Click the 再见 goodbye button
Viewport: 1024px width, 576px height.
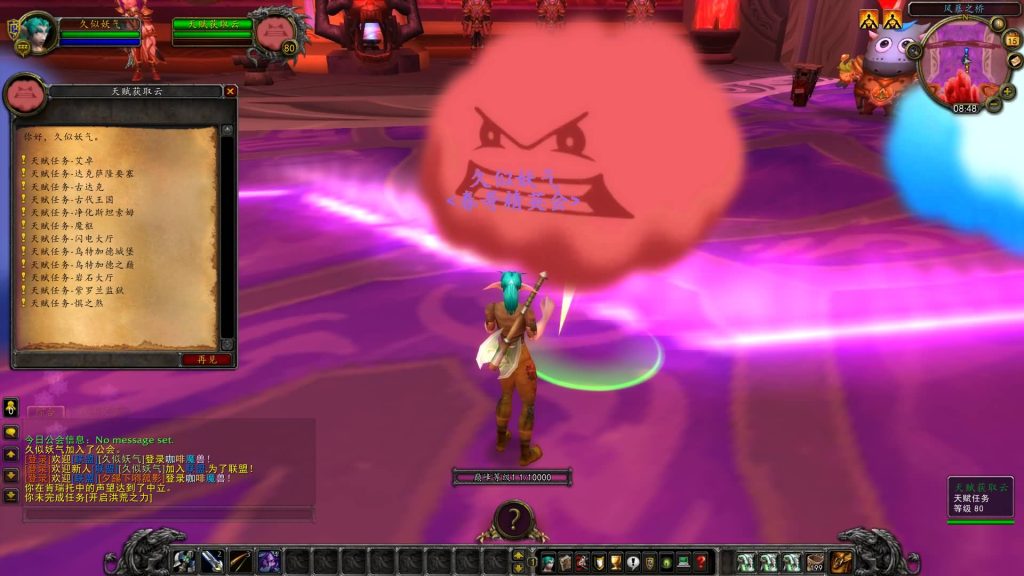tap(206, 359)
